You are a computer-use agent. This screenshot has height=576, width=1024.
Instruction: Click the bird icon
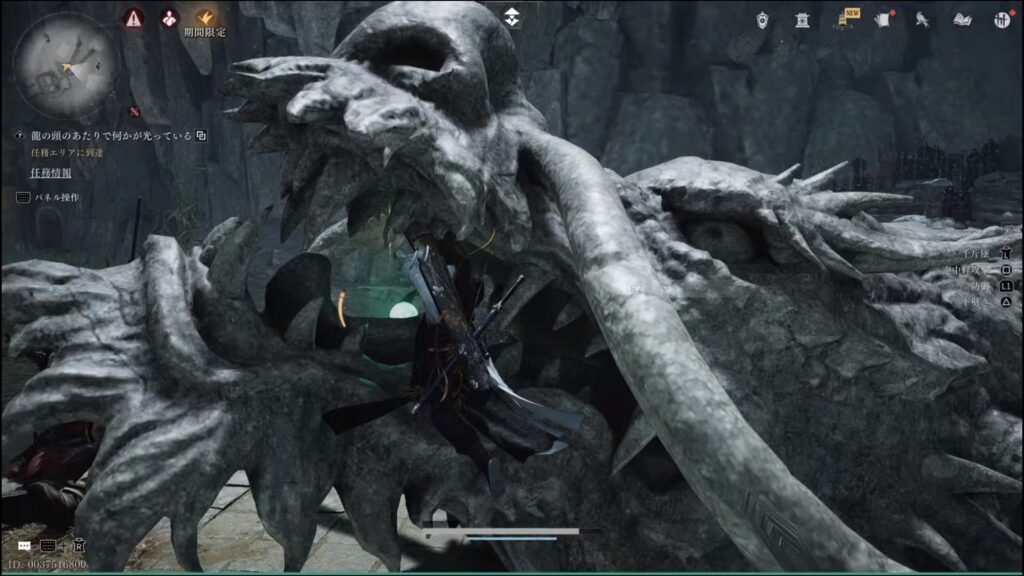point(923,19)
